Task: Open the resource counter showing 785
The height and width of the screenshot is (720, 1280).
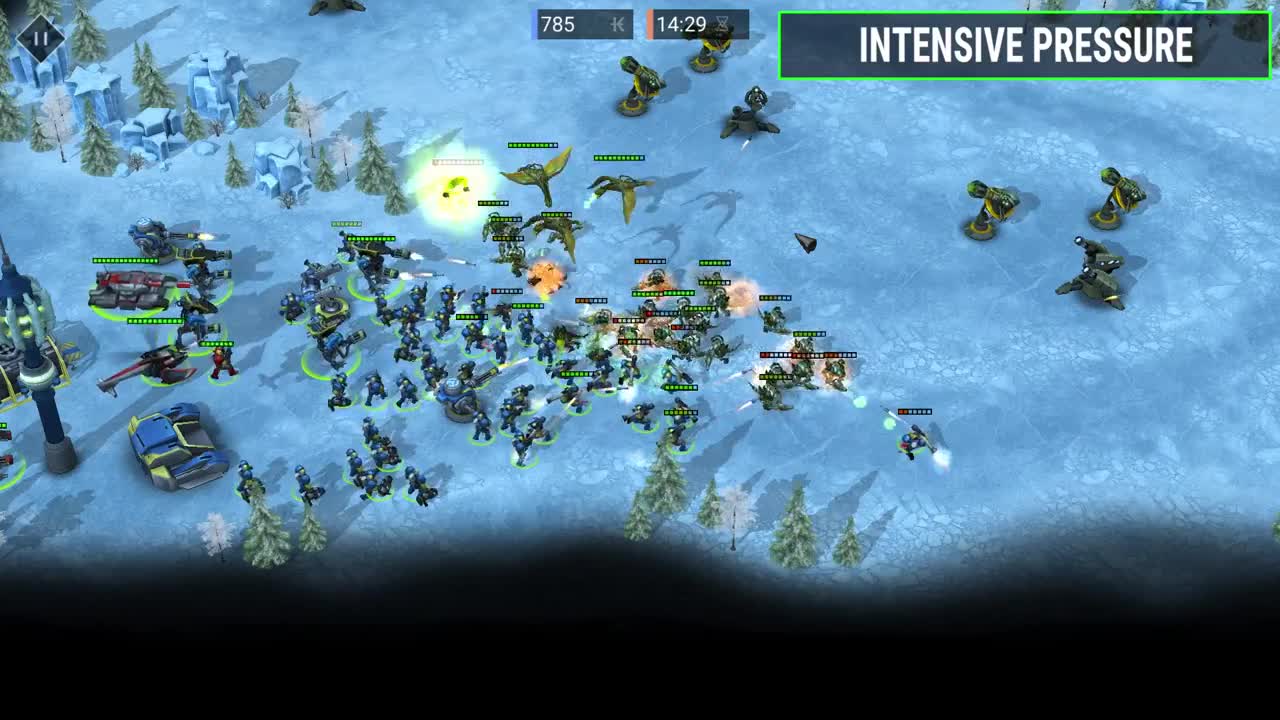Action: point(560,25)
